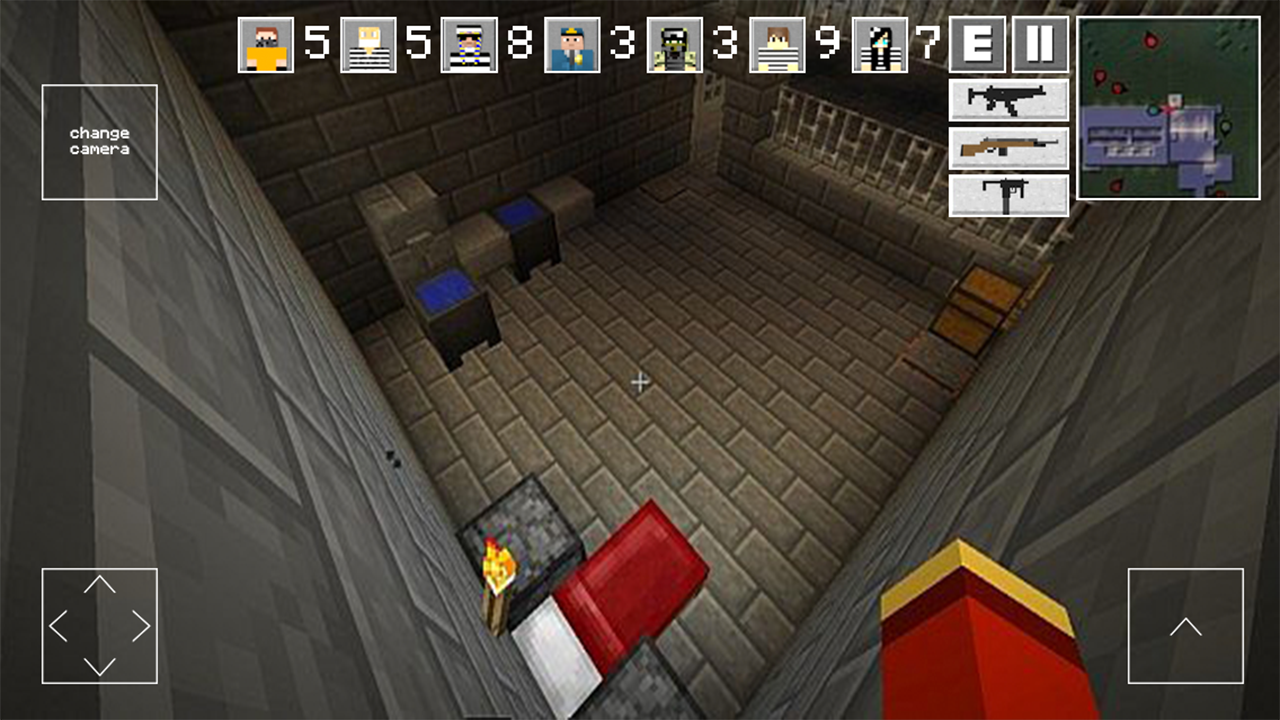Select the sailor criminal icon with count 8

[468, 45]
